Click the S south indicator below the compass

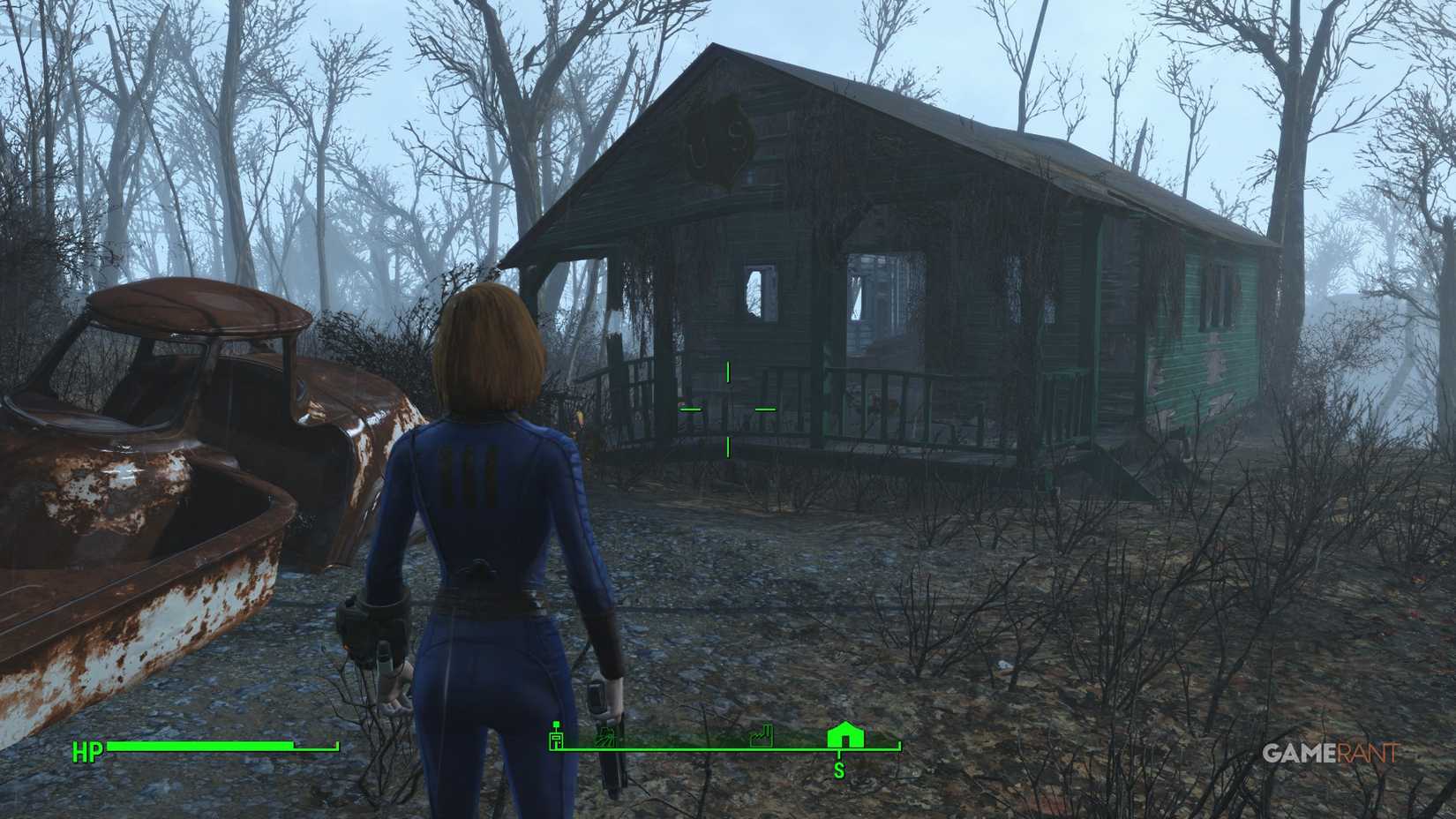coord(840,770)
